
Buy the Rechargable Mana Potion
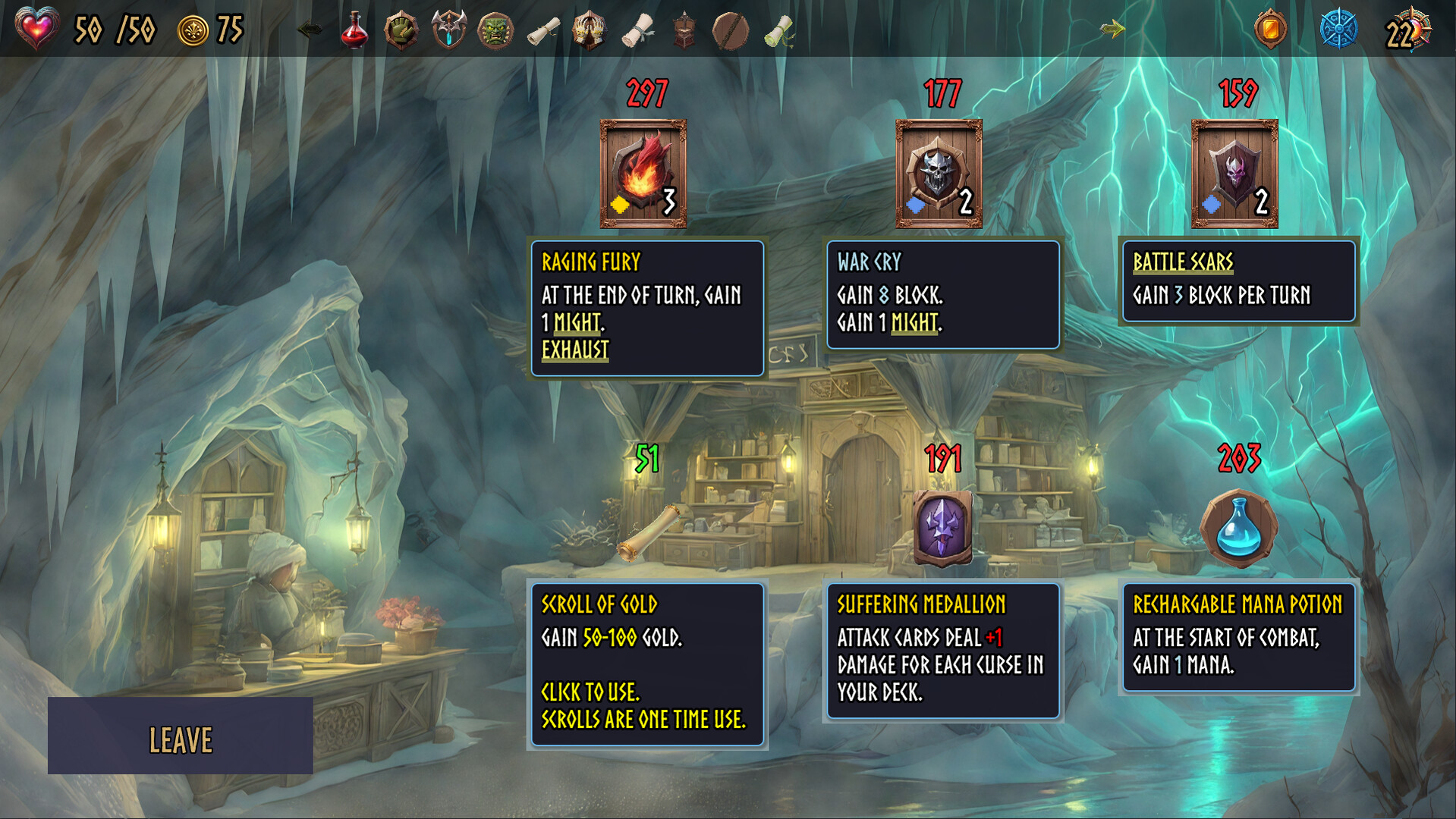(x=1238, y=529)
